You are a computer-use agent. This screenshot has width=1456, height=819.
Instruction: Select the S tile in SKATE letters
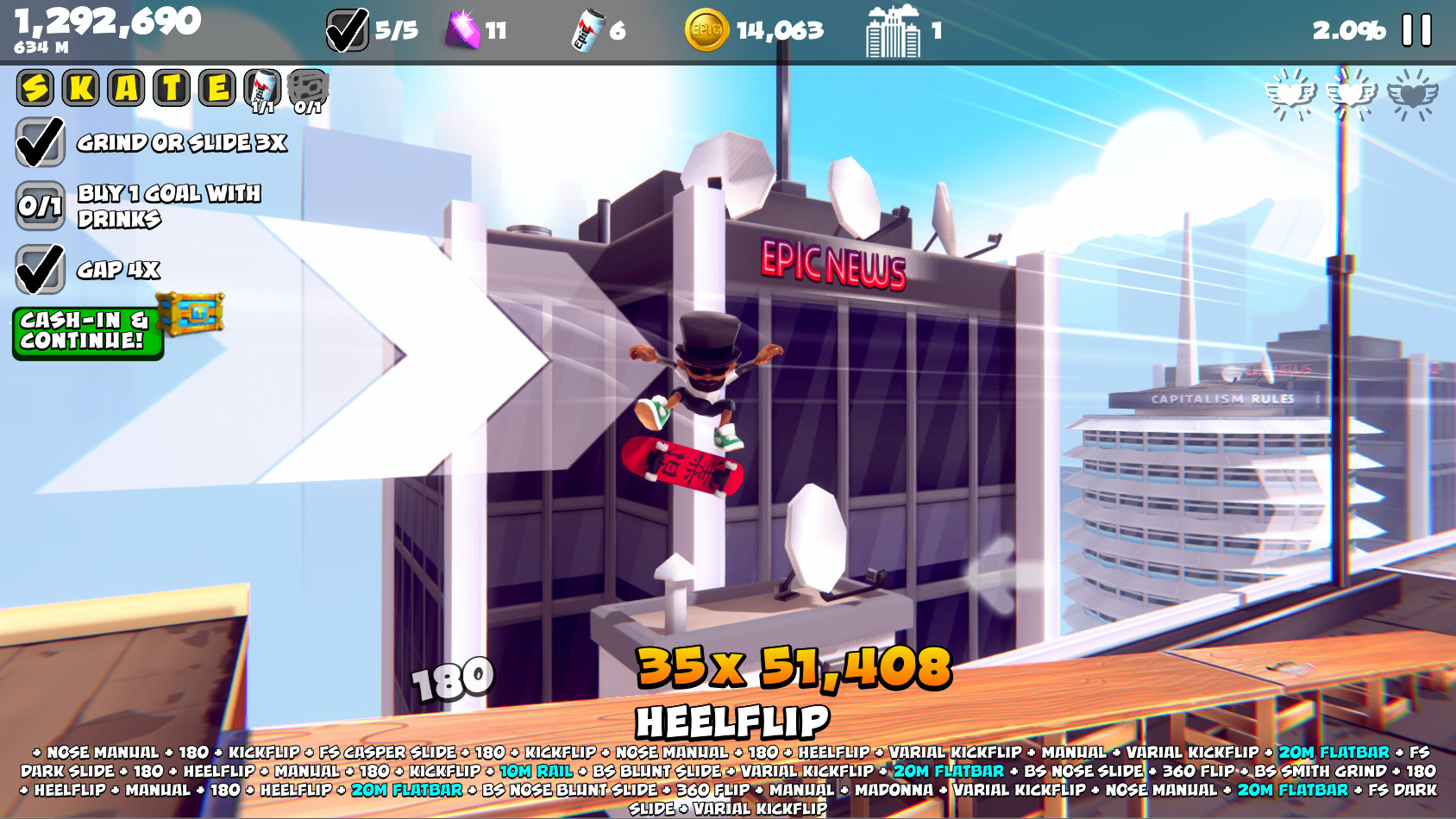click(x=35, y=86)
